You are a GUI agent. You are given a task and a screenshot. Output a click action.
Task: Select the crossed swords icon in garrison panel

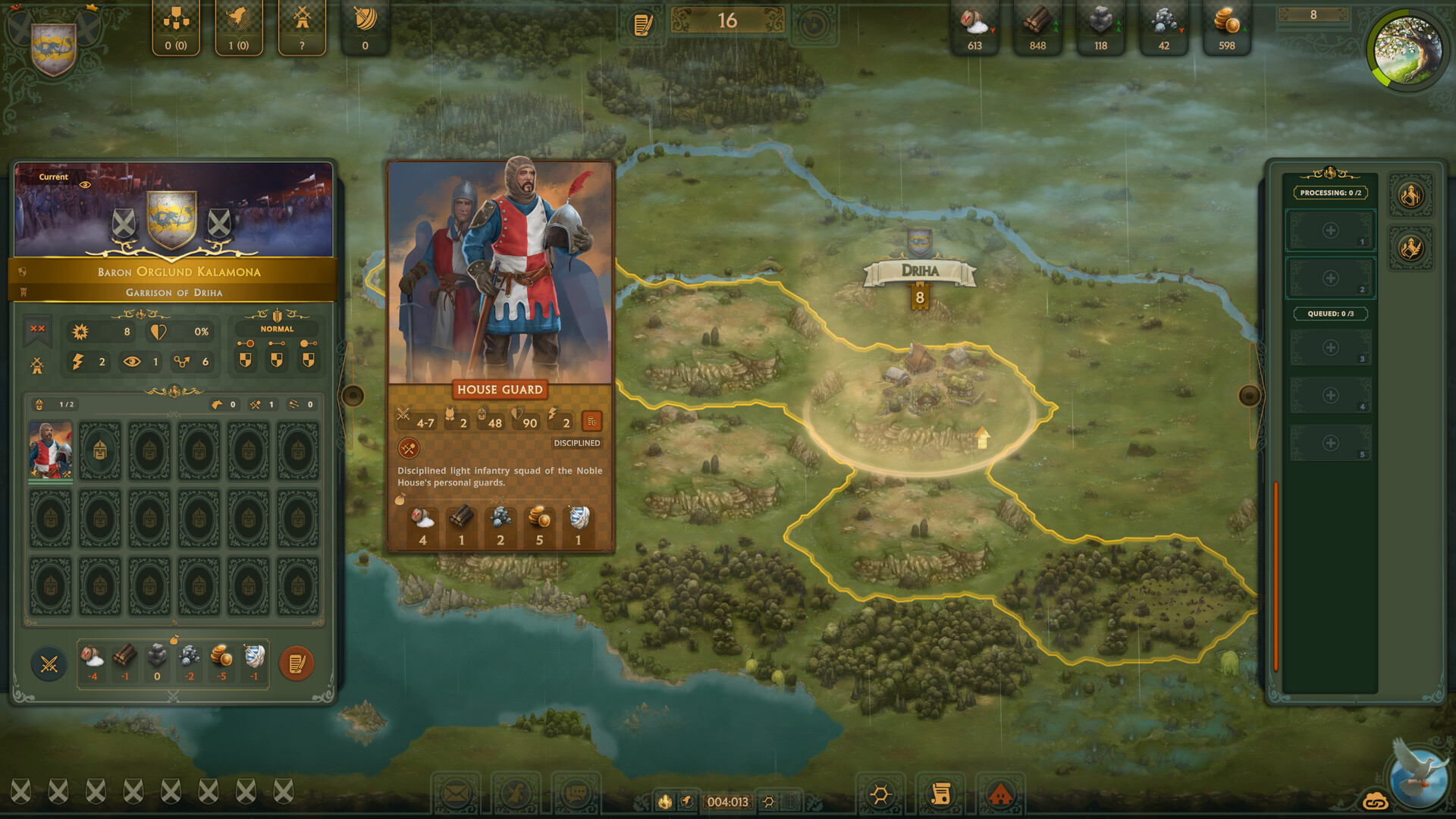pos(49,663)
